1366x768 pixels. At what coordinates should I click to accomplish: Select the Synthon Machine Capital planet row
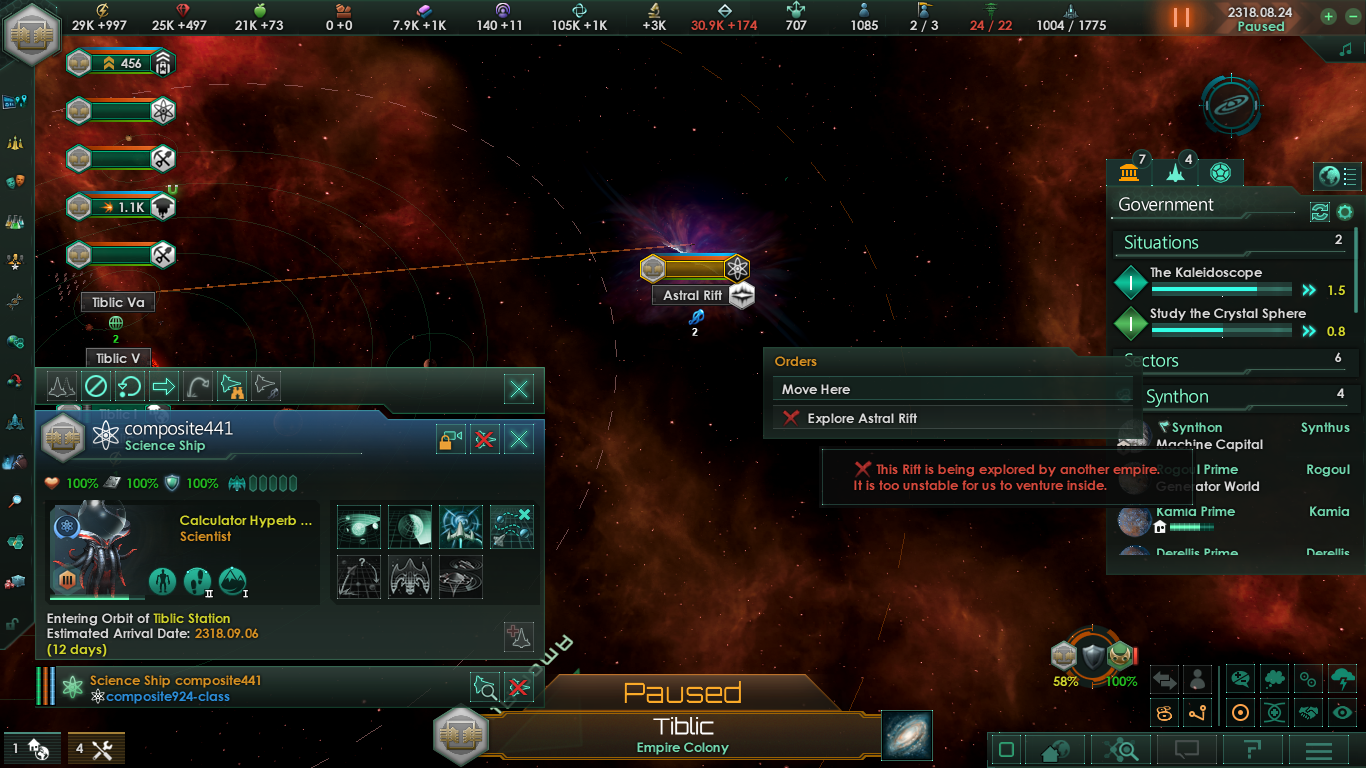[1209, 436]
